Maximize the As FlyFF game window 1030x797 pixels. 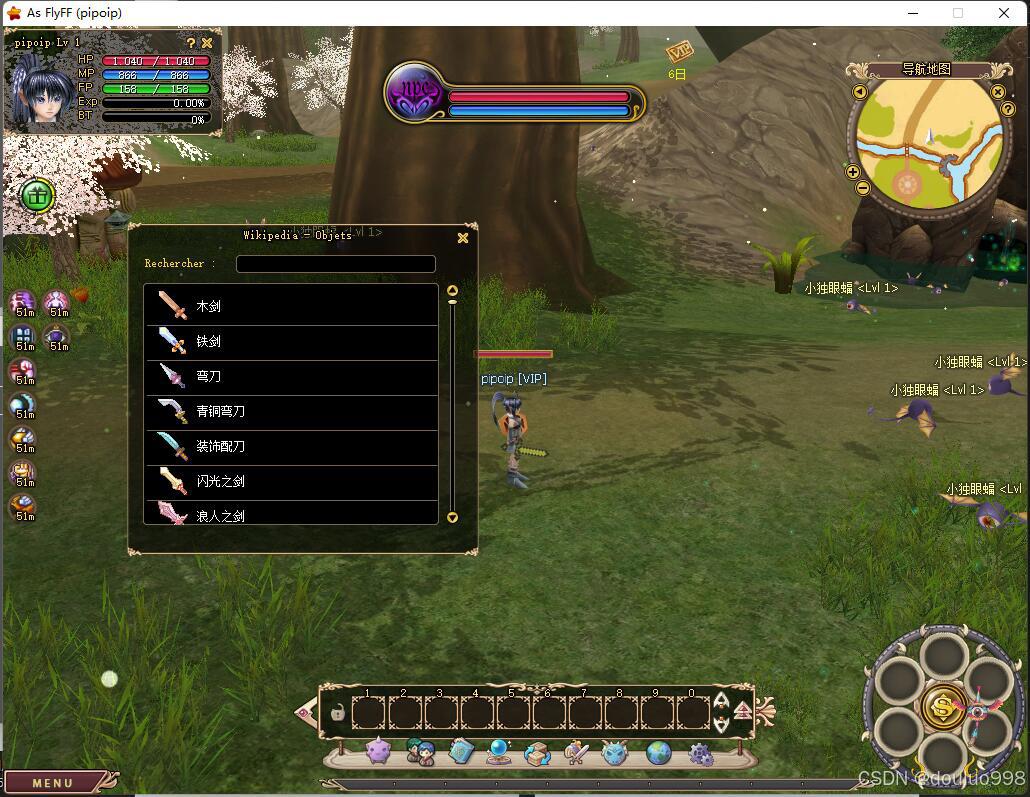point(957,13)
